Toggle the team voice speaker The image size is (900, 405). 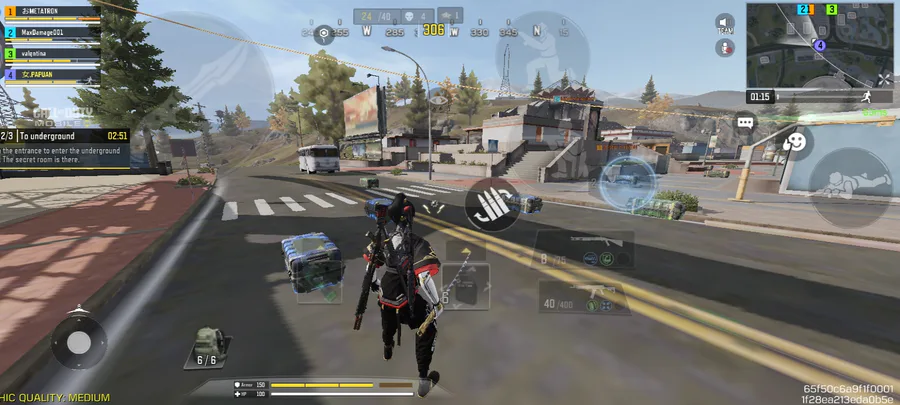click(725, 23)
